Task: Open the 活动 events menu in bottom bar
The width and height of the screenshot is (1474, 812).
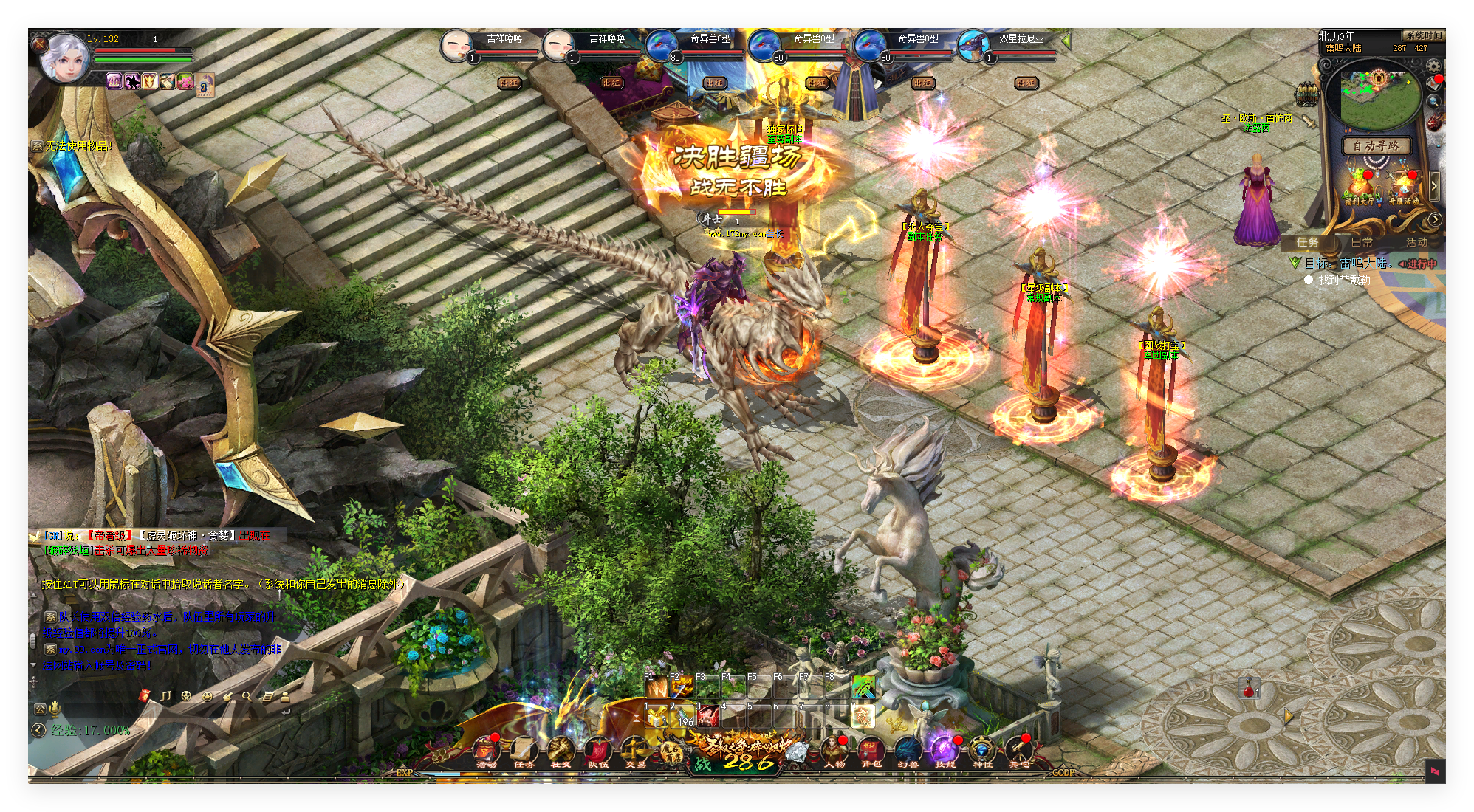Action: pos(486,751)
